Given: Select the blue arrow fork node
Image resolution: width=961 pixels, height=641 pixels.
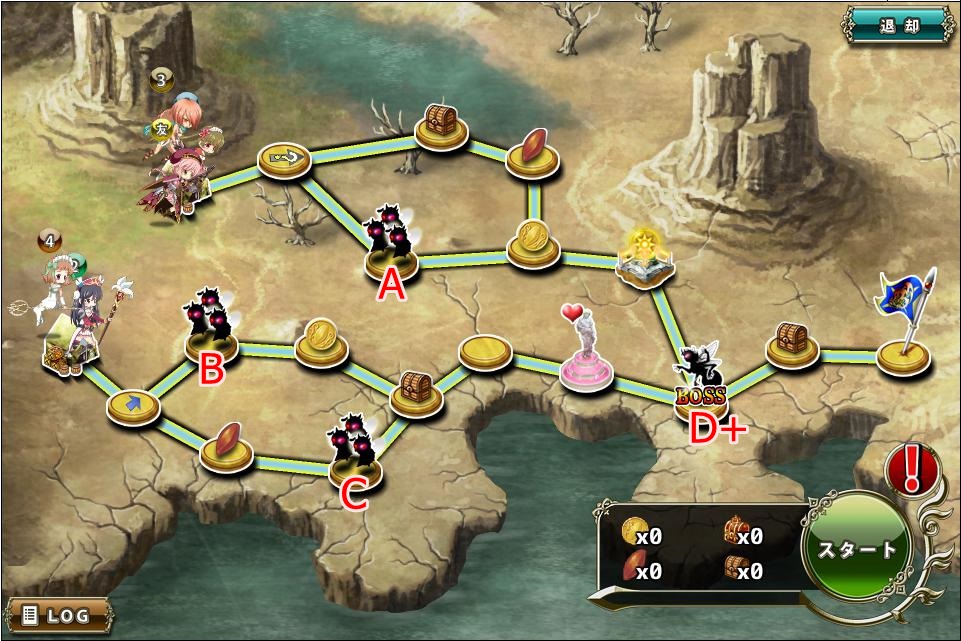Looking at the screenshot, I should tap(134, 406).
